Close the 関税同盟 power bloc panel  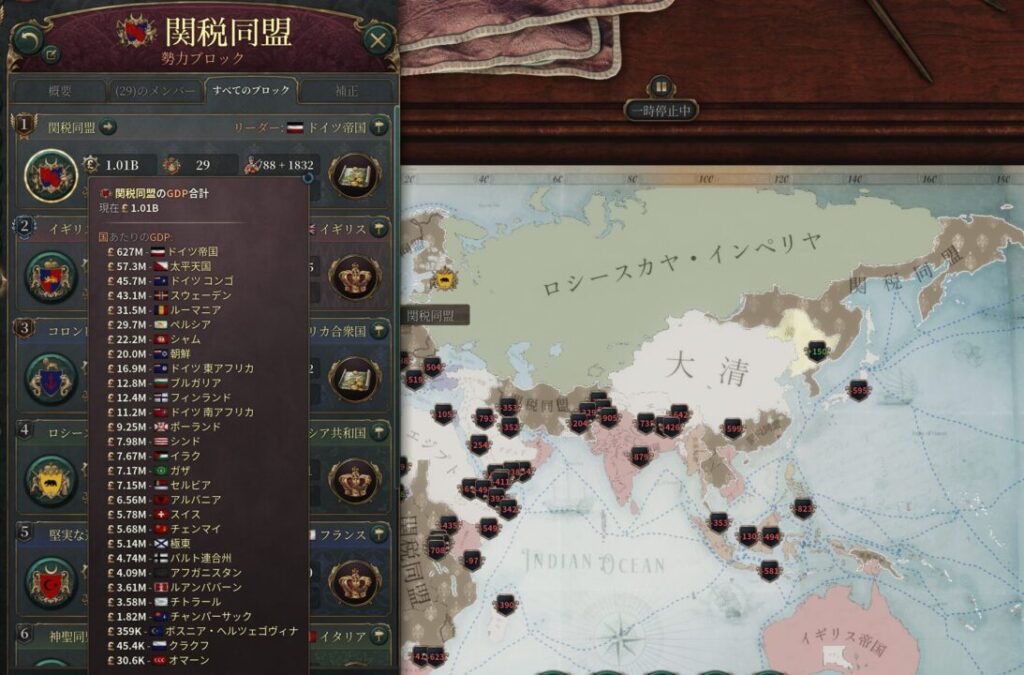[377, 40]
